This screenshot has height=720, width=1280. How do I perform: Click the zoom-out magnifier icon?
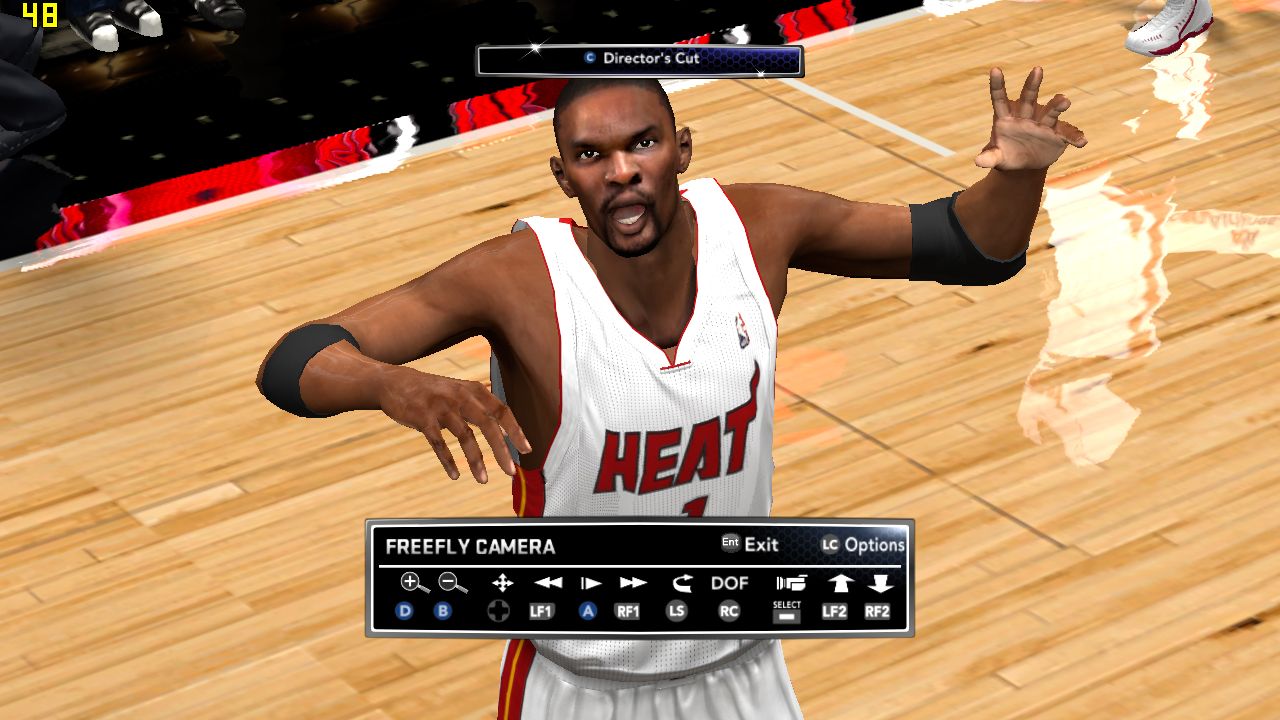pos(452,582)
